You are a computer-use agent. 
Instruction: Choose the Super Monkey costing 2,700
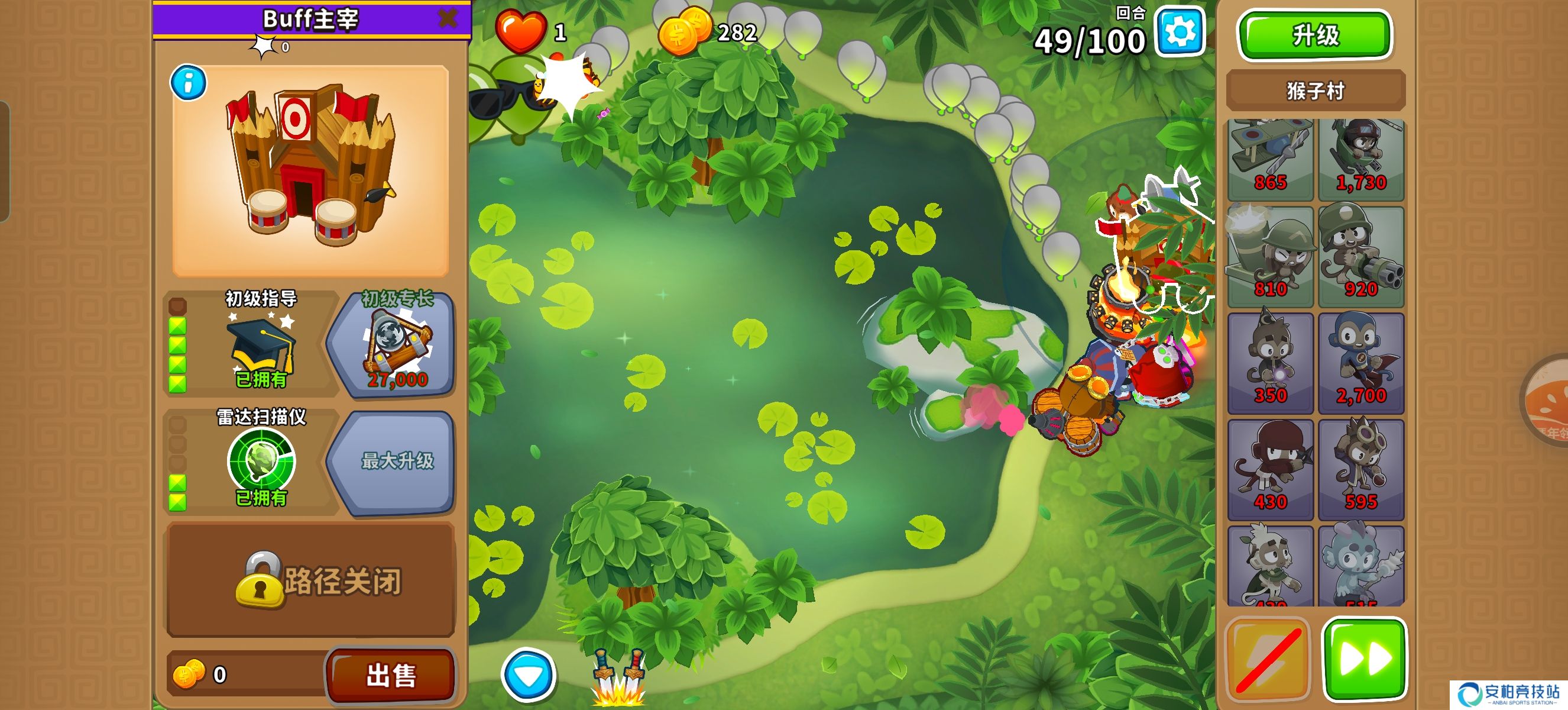1361,363
